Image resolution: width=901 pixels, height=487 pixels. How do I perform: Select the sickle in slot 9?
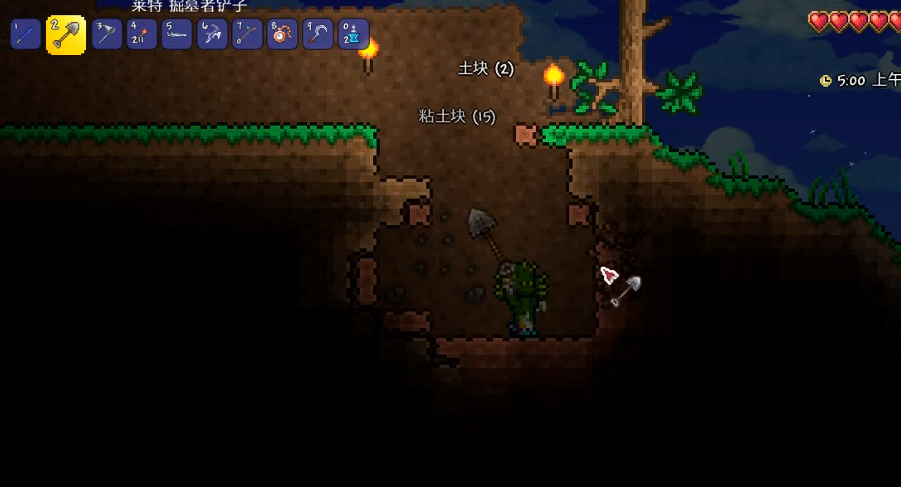coord(317,34)
